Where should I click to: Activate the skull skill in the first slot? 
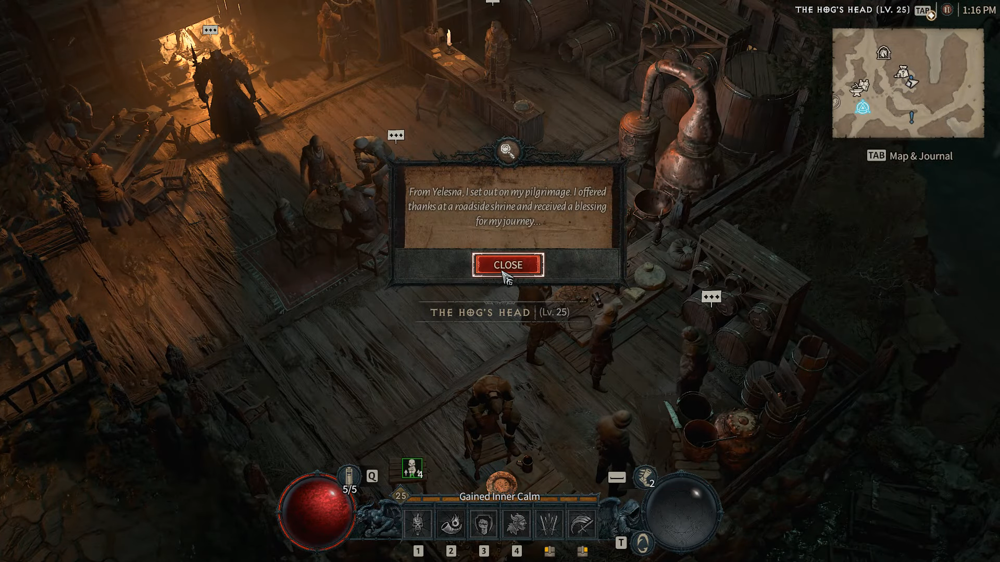418,523
